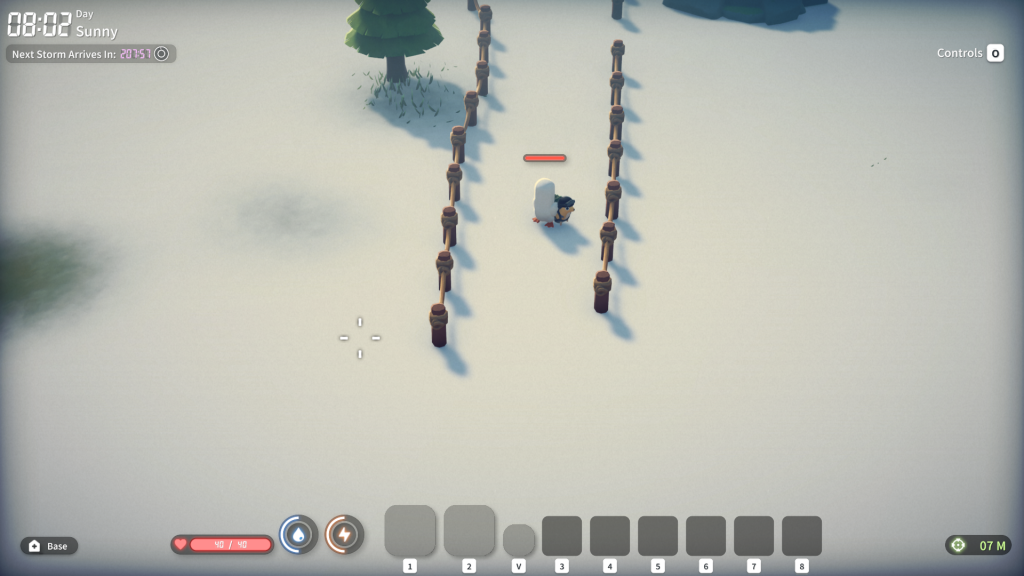The height and width of the screenshot is (576, 1024).
Task: Click the crosshair distance tracker
Action: coord(978,545)
